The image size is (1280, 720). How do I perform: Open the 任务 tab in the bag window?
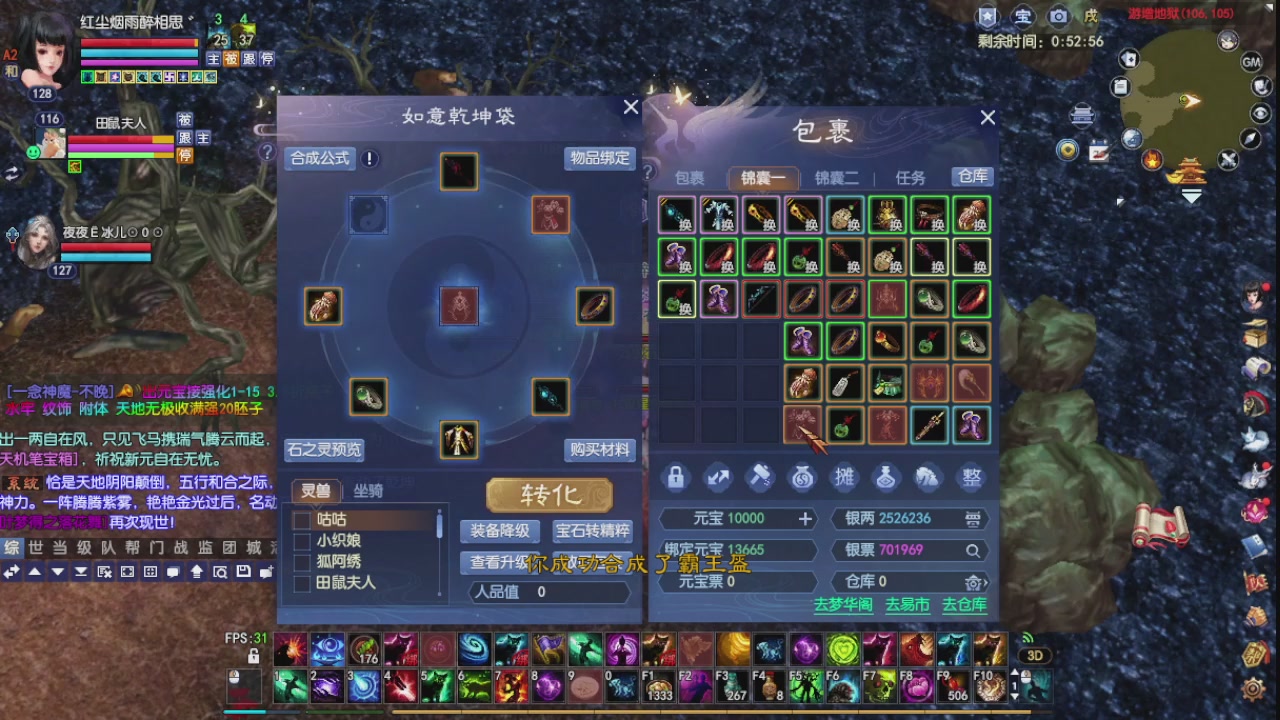click(912, 177)
